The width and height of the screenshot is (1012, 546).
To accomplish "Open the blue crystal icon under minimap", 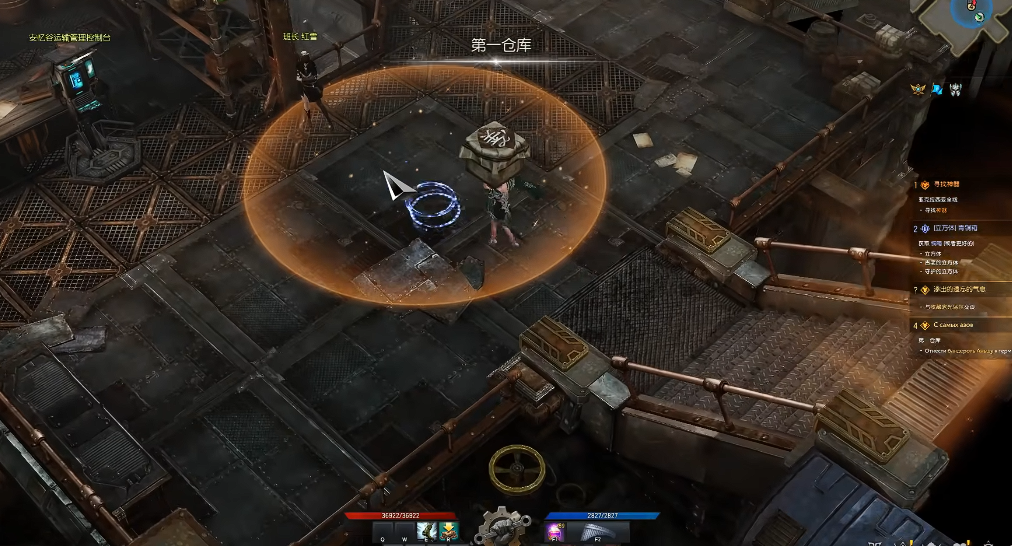I will point(938,89).
